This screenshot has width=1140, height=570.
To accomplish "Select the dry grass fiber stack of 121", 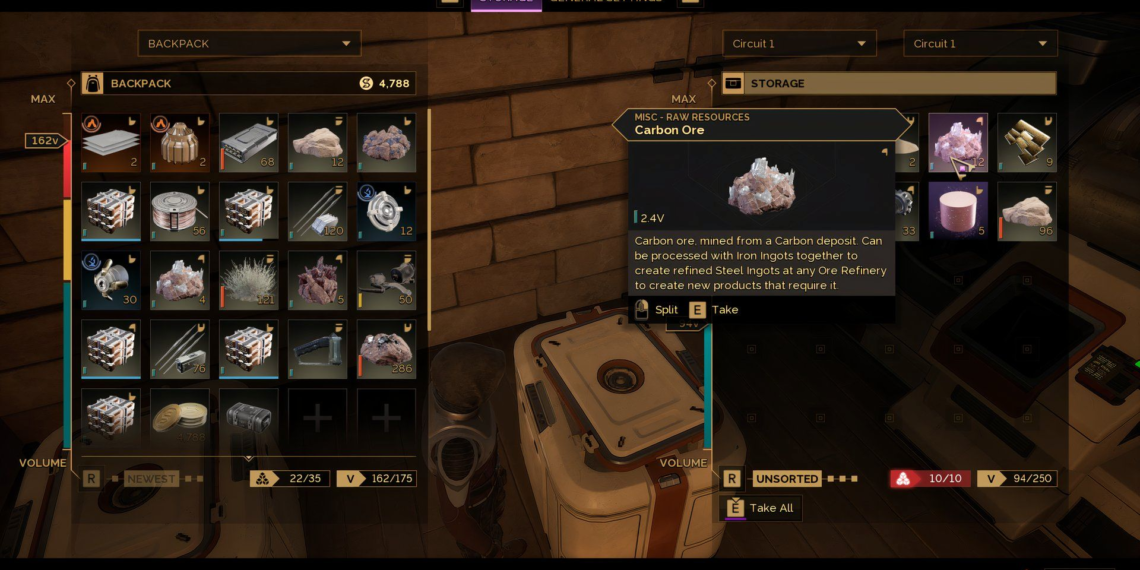I will (x=249, y=280).
